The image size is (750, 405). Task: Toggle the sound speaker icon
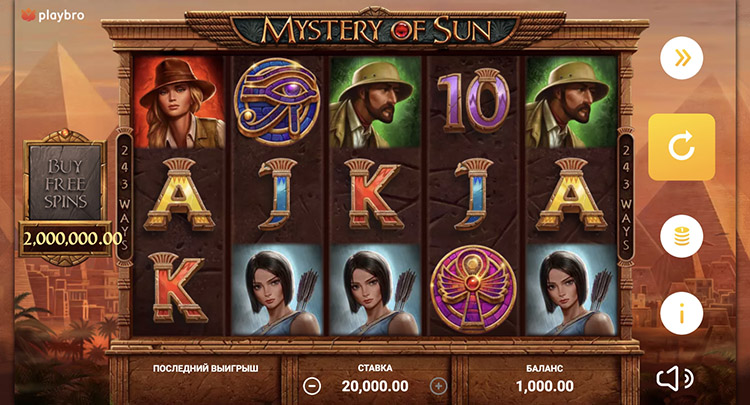[675, 378]
